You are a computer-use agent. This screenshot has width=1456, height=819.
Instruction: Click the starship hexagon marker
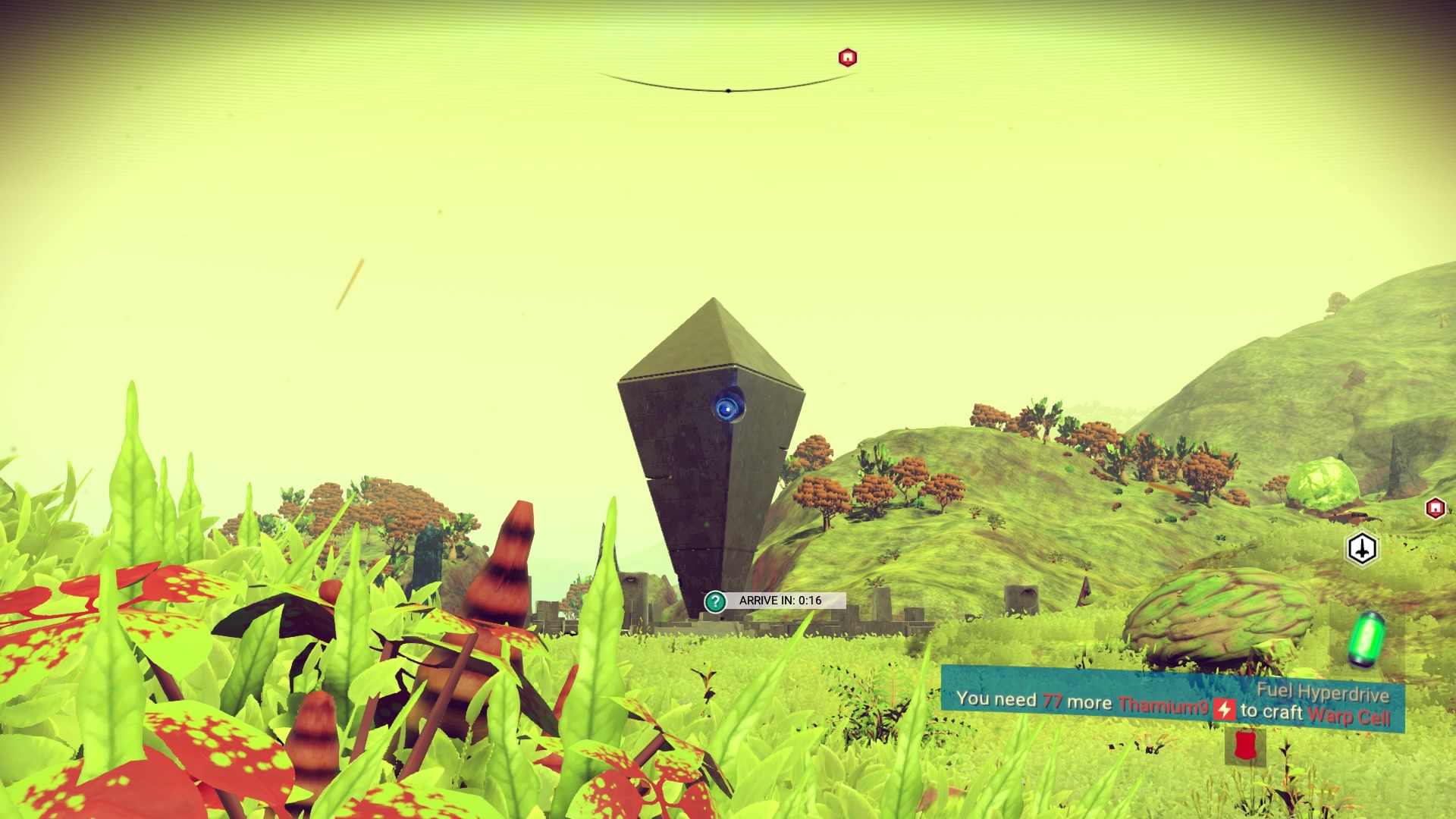click(1362, 548)
